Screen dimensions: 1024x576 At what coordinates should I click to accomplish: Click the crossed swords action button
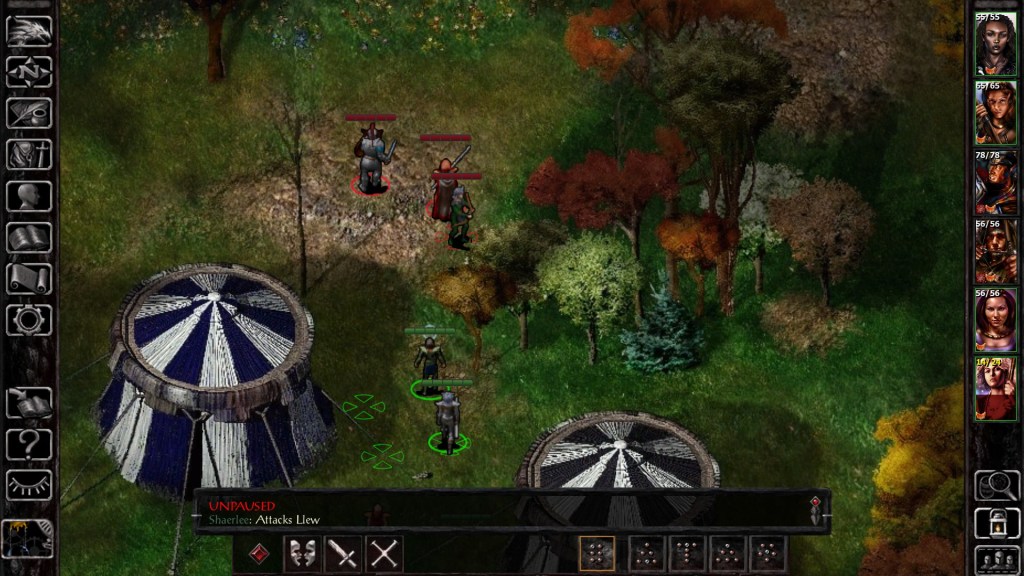[384, 553]
